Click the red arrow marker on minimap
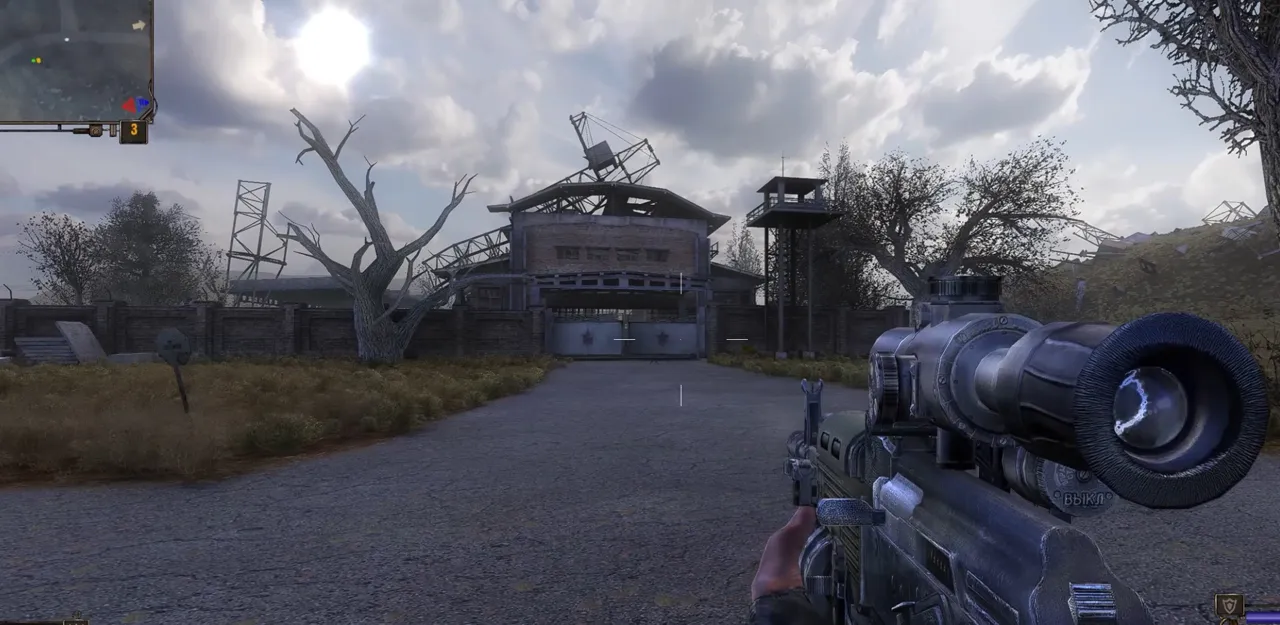Viewport: 1280px width, 625px height. [129, 105]
